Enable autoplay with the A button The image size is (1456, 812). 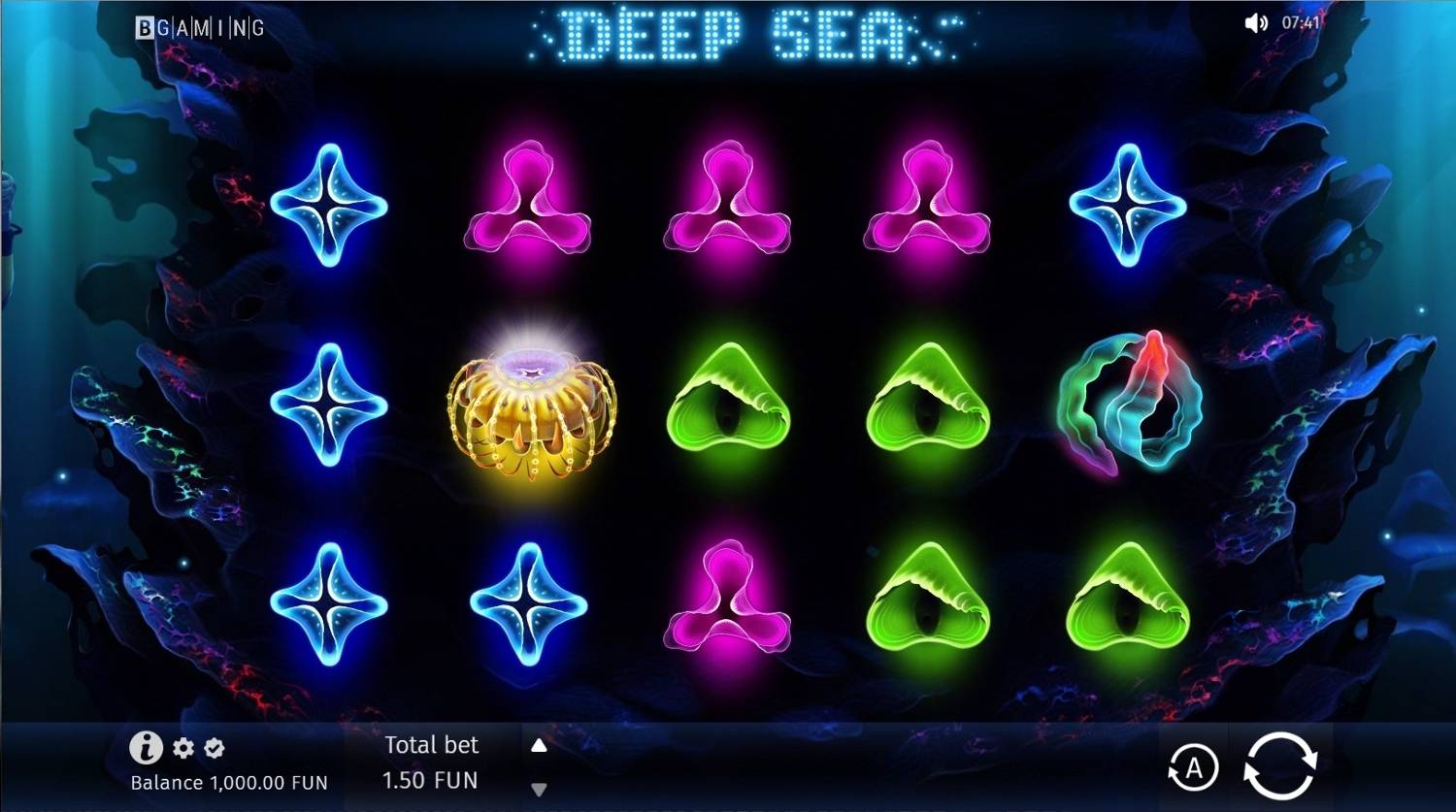coord(1193,766)
